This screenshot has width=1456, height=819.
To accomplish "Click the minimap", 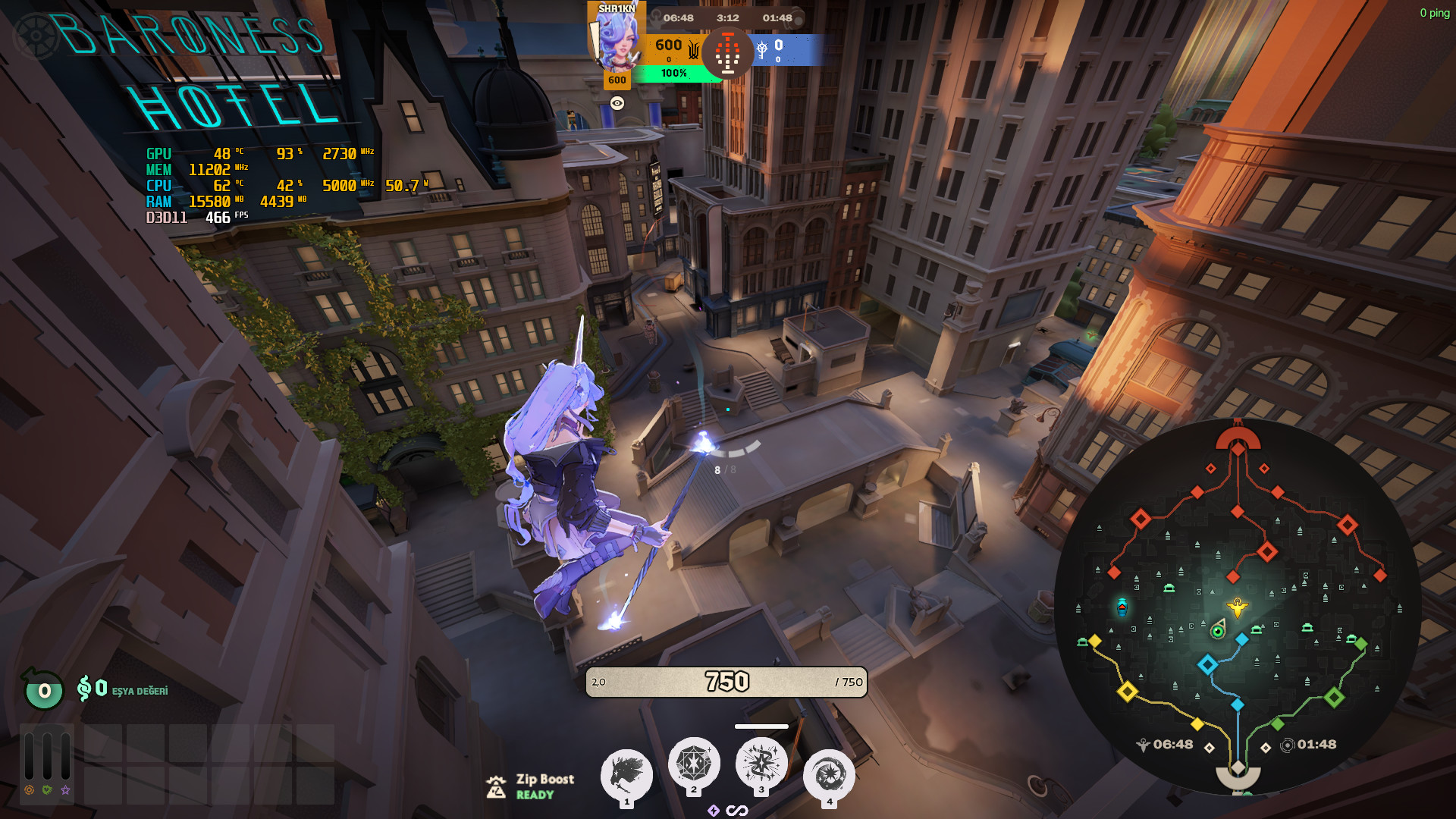I will pyautogui.click(x=1238, y=607).
